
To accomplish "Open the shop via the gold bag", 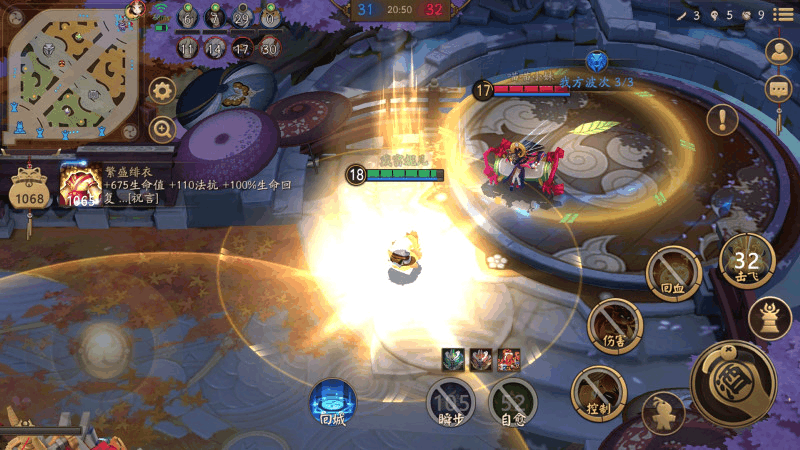I will [28, 188].
